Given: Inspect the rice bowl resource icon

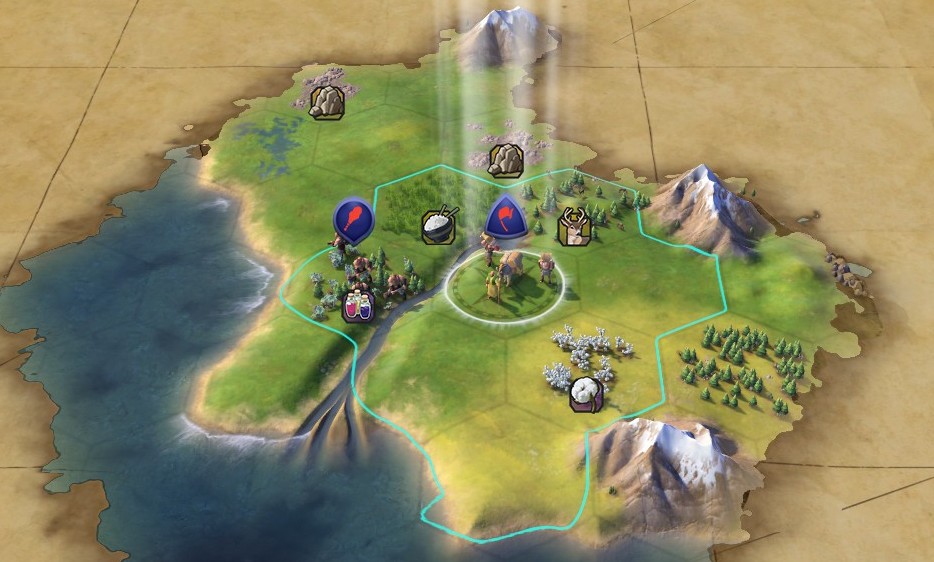Looking at the screenshot, I should pyautogui.click(x=440, y=224).
